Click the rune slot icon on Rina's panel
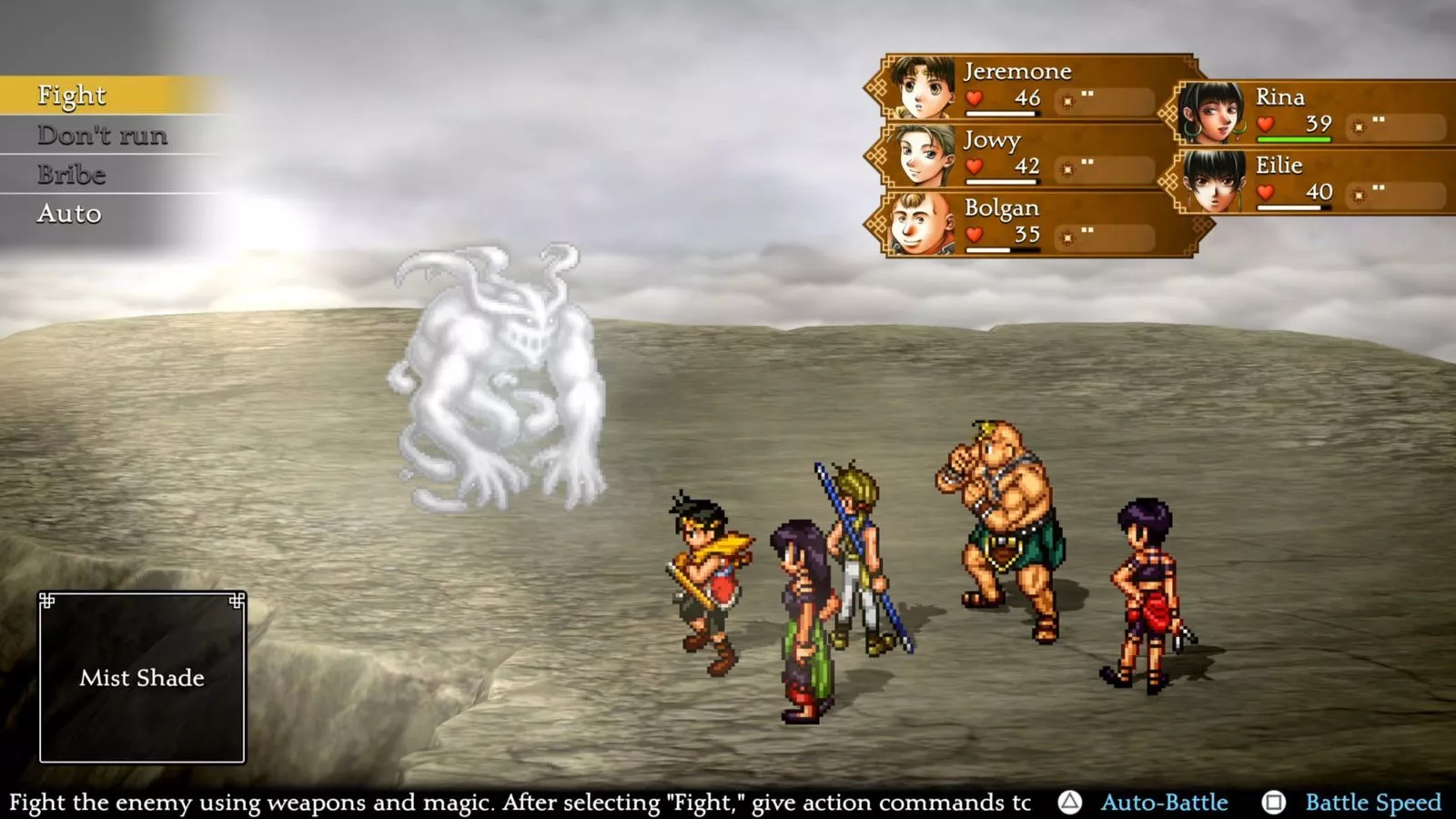 1359,126
